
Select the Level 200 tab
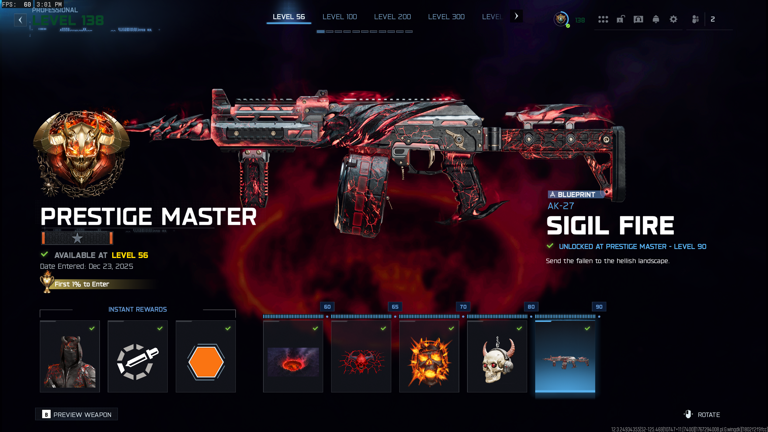coord(392,17)
